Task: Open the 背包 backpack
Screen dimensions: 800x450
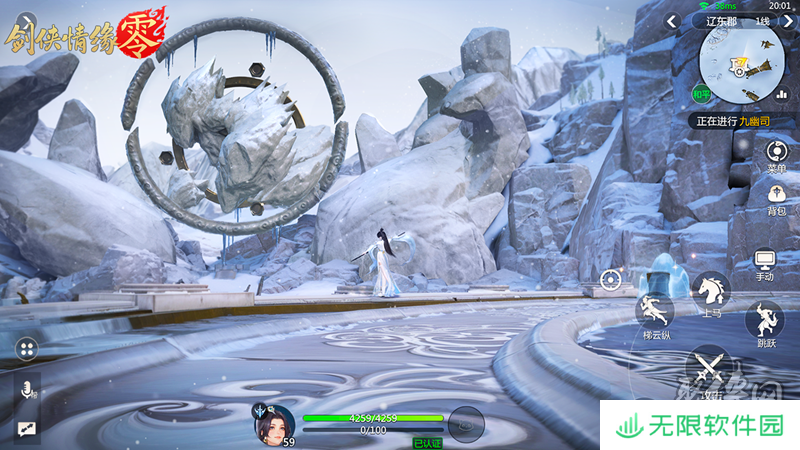Action: point(776,200)
